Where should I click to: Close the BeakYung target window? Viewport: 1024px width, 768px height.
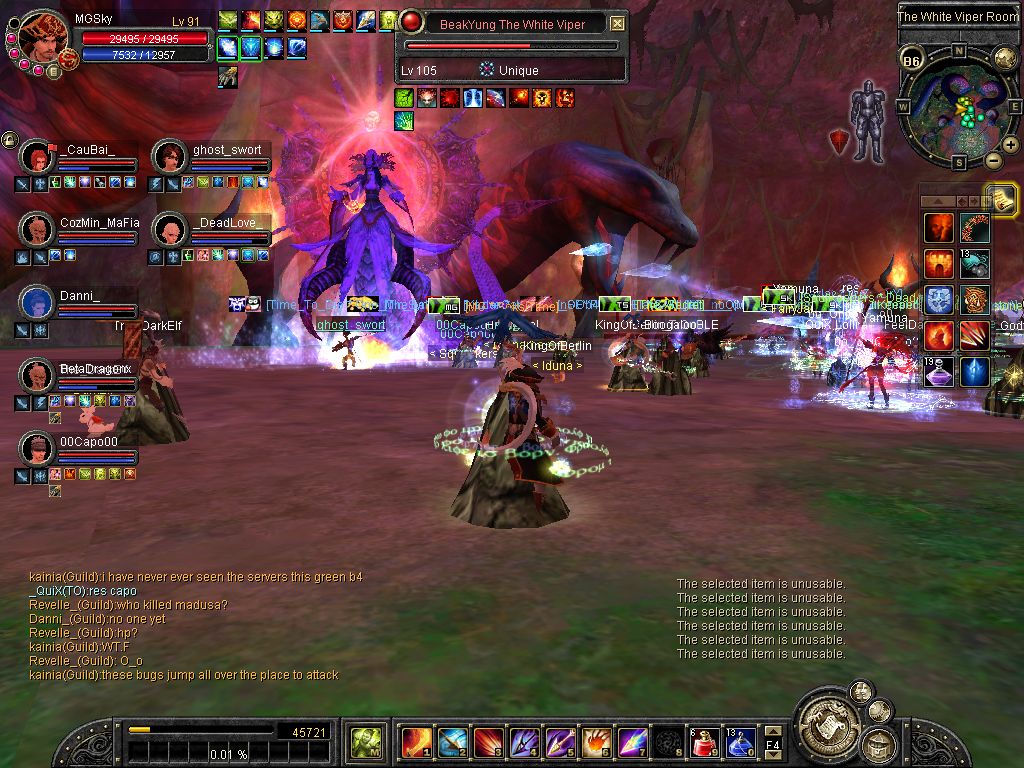[x=617, y=23]
